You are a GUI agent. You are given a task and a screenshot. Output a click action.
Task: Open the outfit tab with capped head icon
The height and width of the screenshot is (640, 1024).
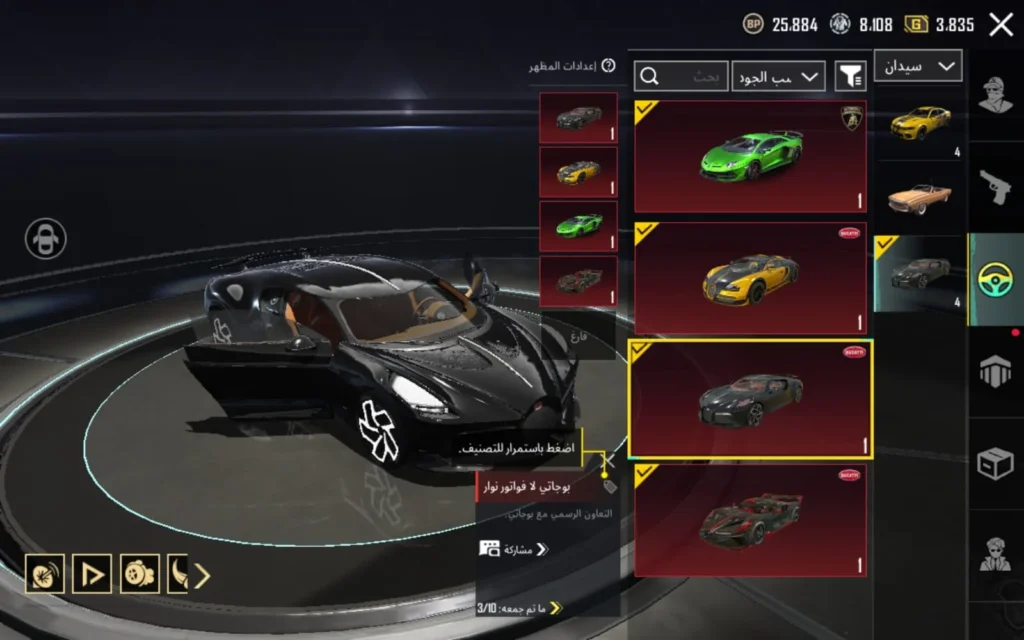click(996, 96)
